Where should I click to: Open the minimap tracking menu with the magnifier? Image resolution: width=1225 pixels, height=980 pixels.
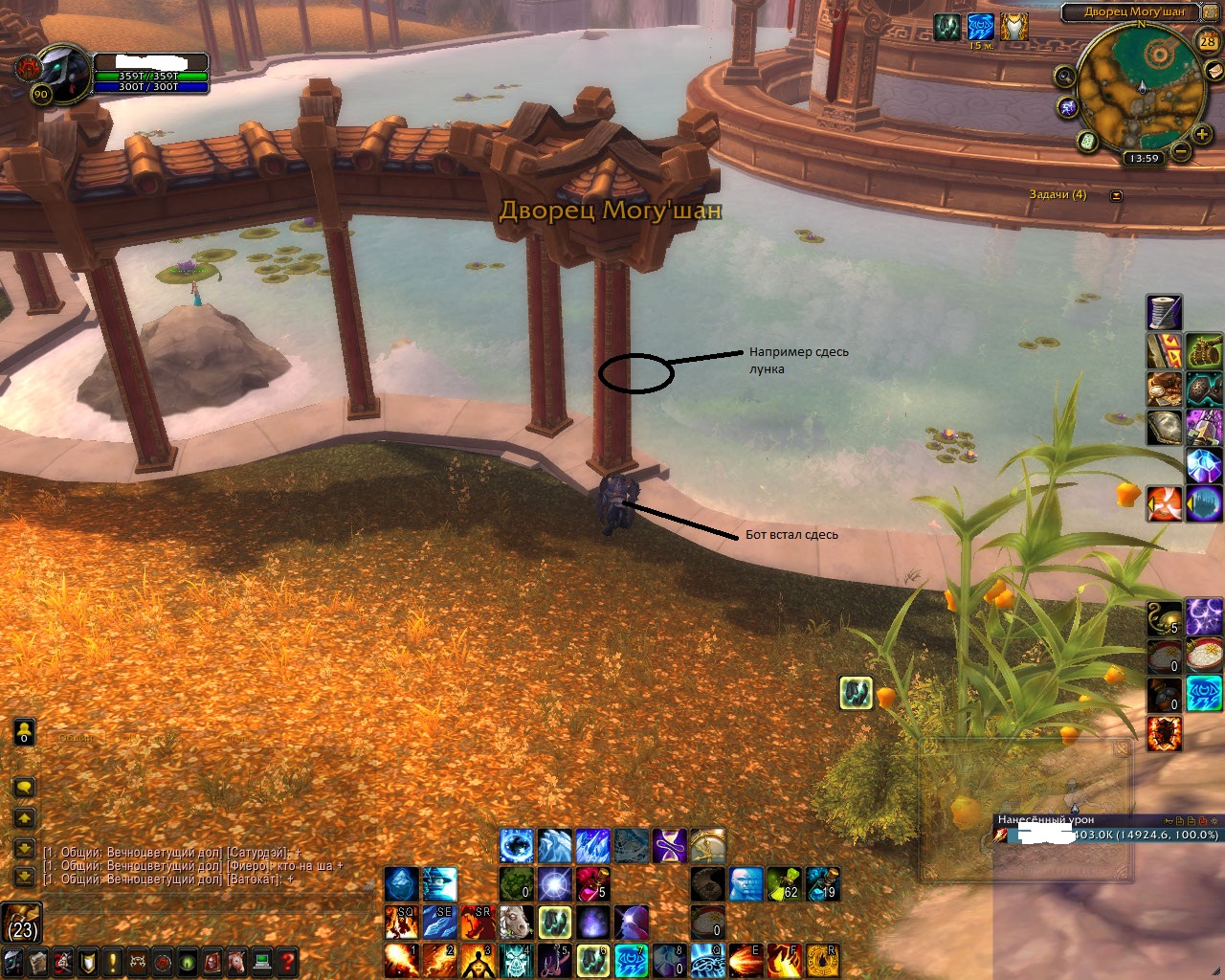[1064, 77]
